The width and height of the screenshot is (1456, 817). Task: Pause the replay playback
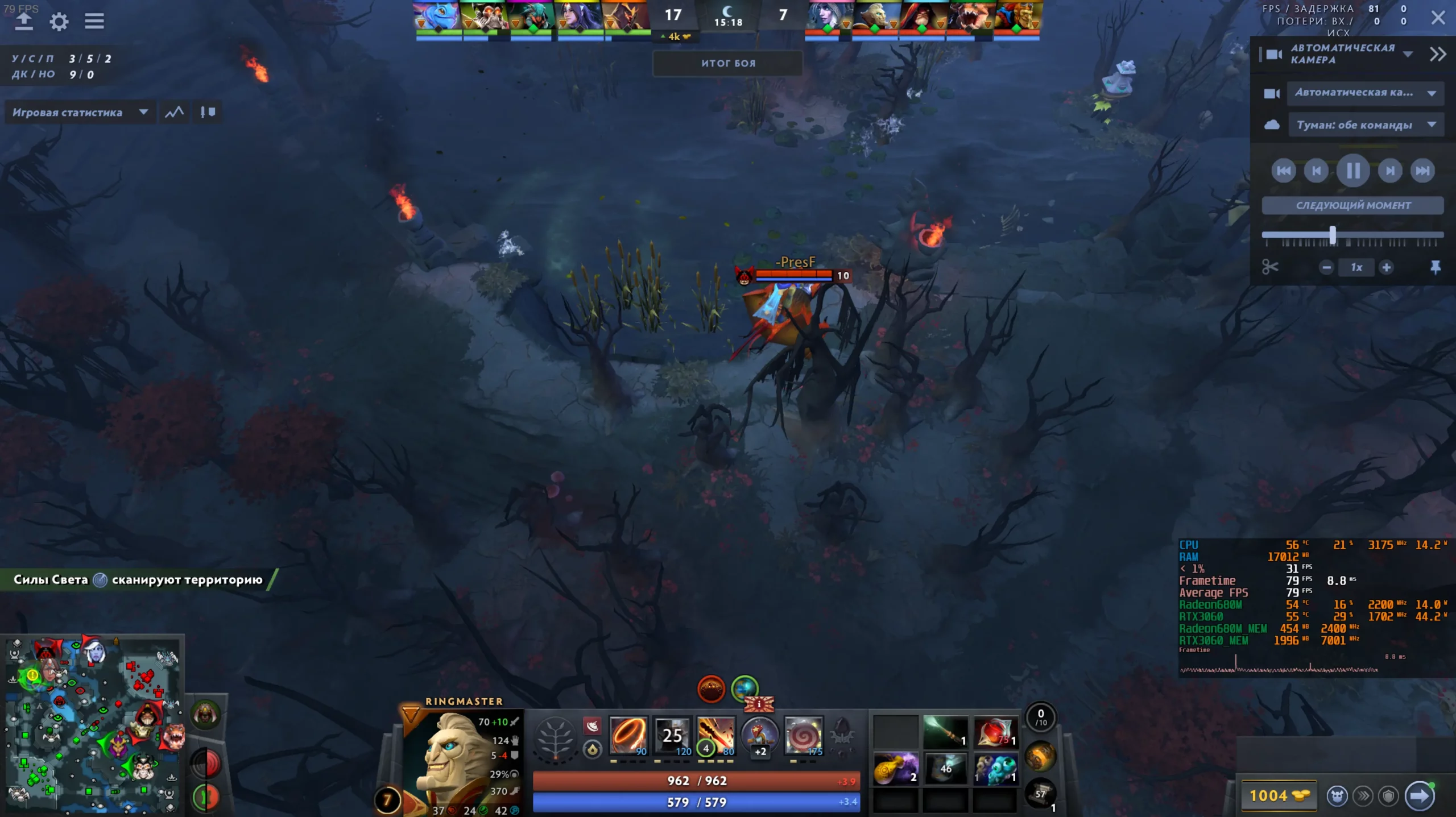pyautogui.click(x=1353, y=171)
